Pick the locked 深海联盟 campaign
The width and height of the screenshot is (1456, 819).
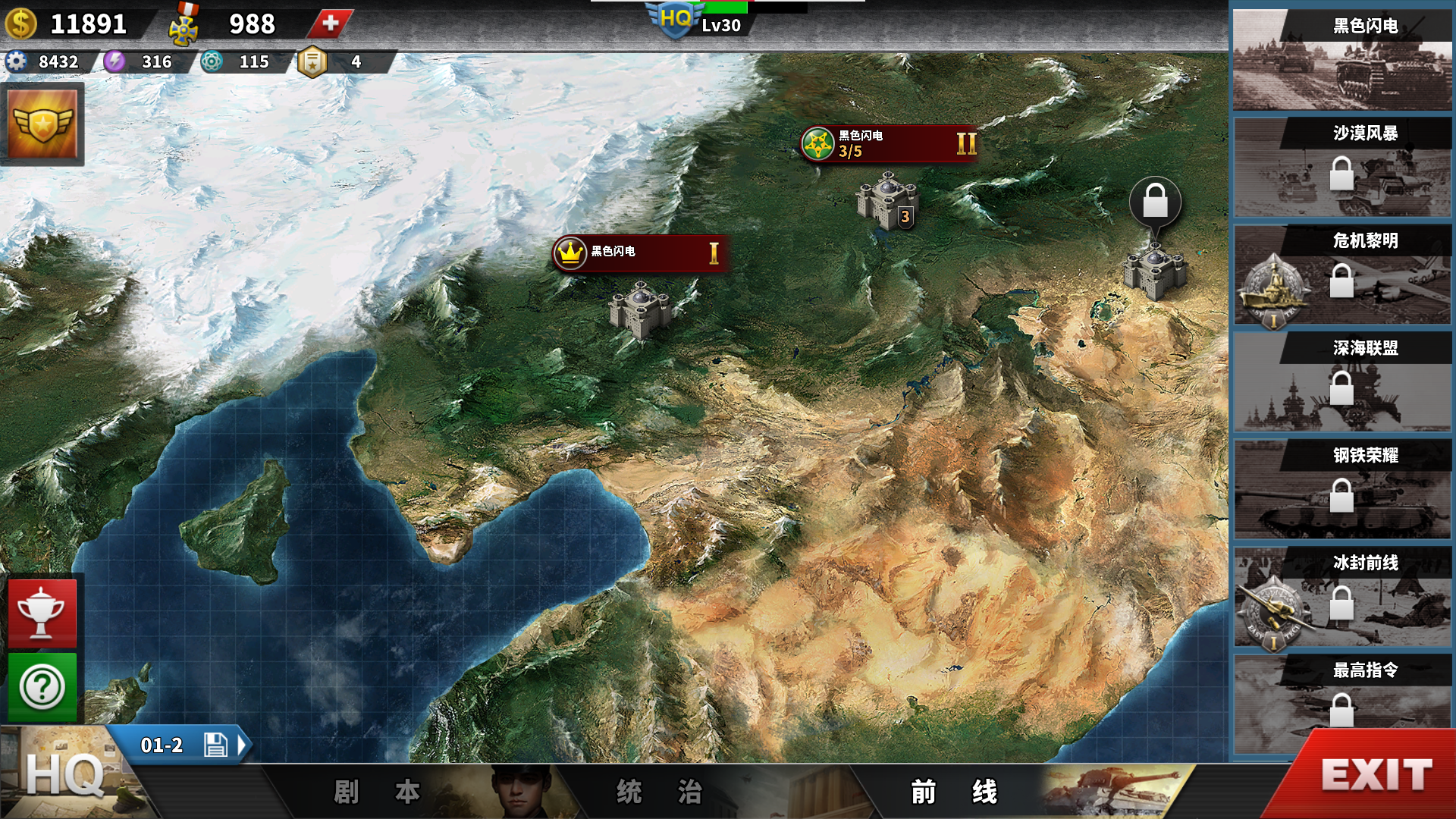(x=1341, y=382)
